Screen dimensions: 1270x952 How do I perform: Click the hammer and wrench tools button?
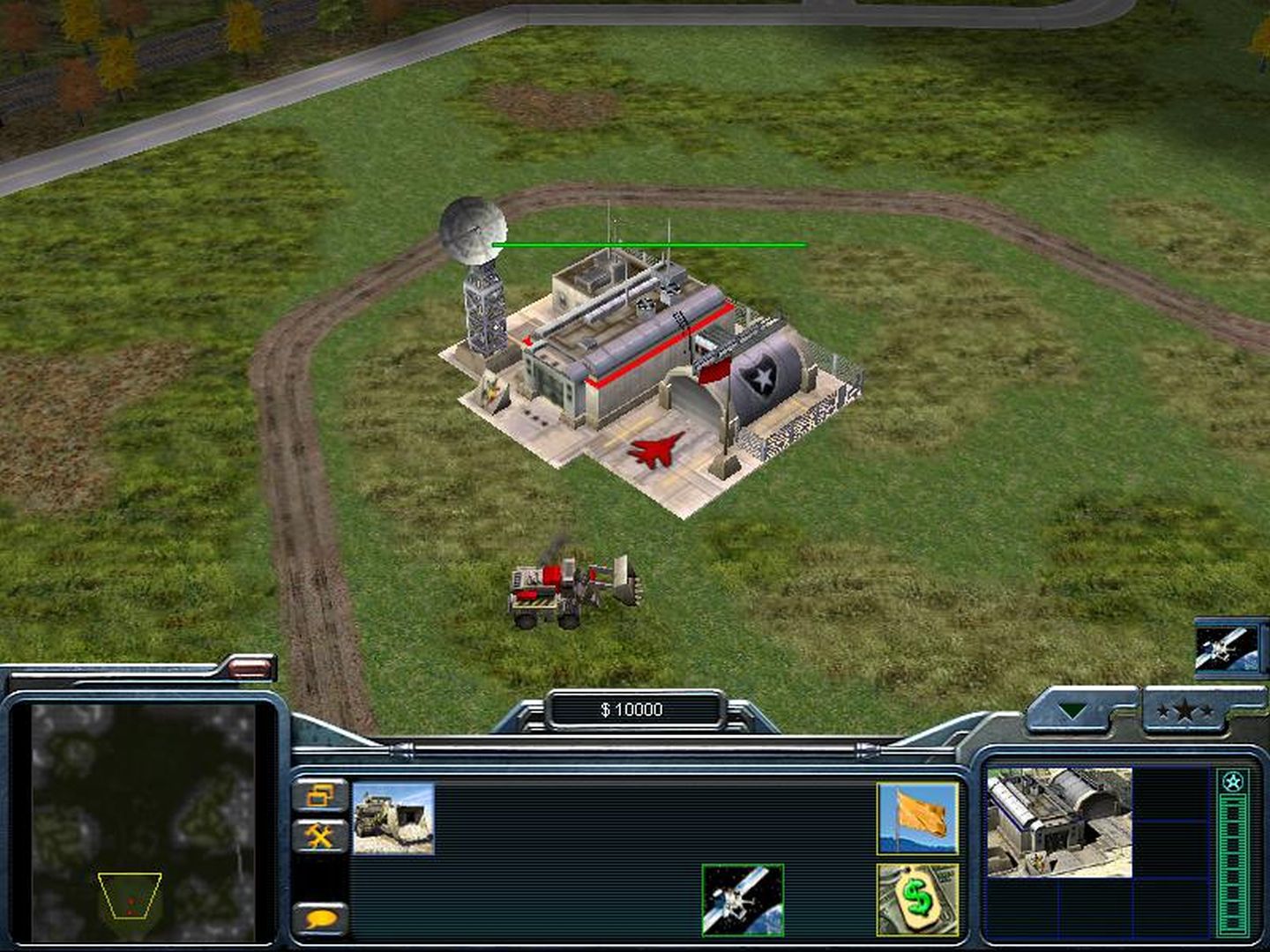pos(318,835)
